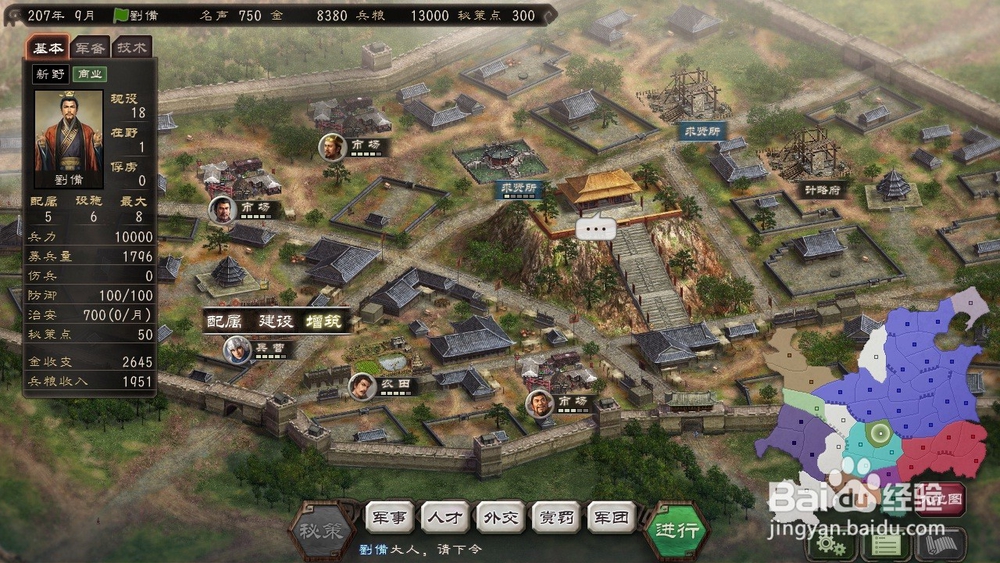1000x563 pixels.
Task: Click the 进行 proceed button
Action: click(x=676, y=529)
